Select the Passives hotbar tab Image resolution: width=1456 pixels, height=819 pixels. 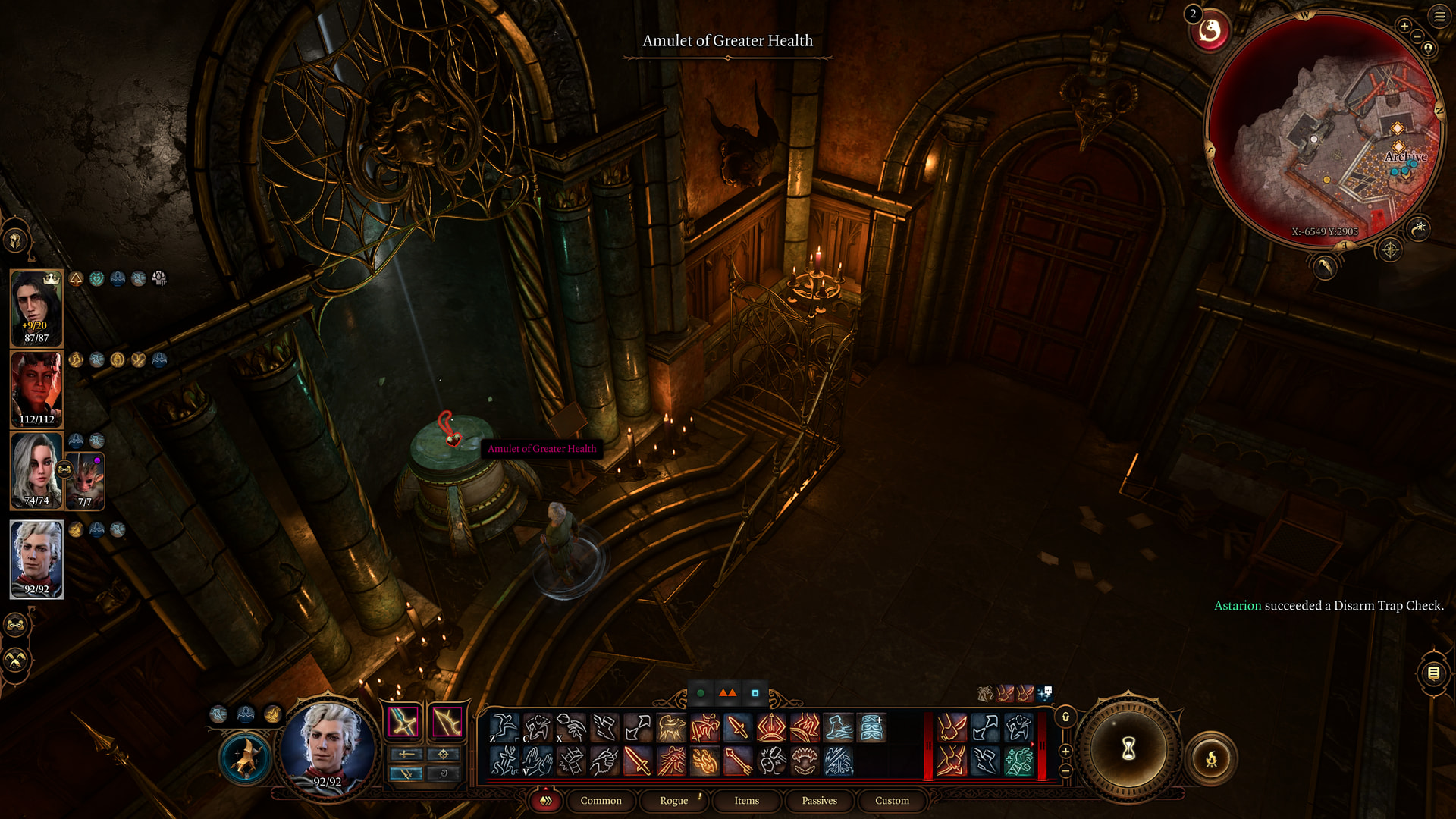point(819,801)
